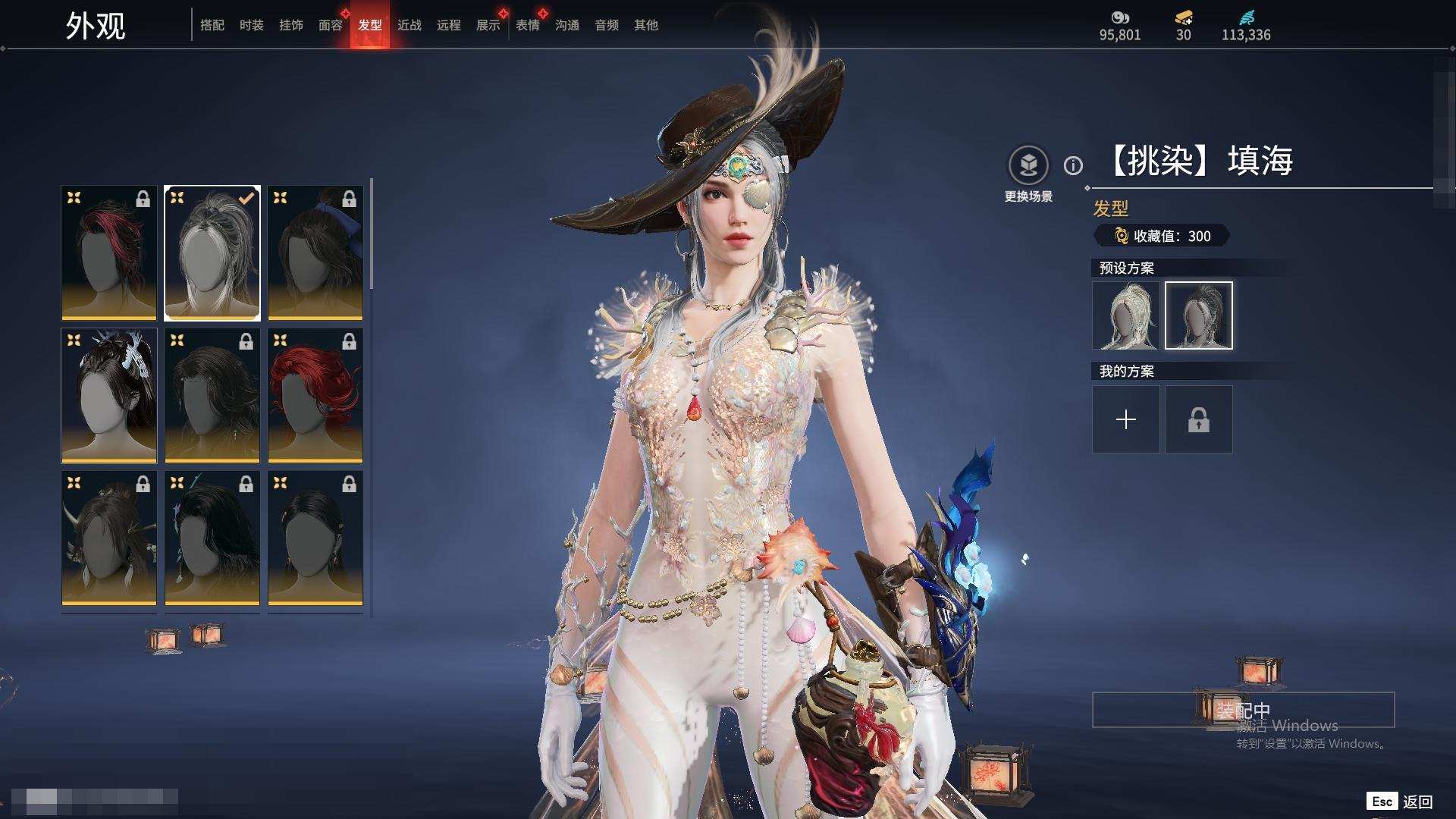Screen dimensions: 1456x819
Task: Open the 音频 audio tab
Action: coord(607,25)
